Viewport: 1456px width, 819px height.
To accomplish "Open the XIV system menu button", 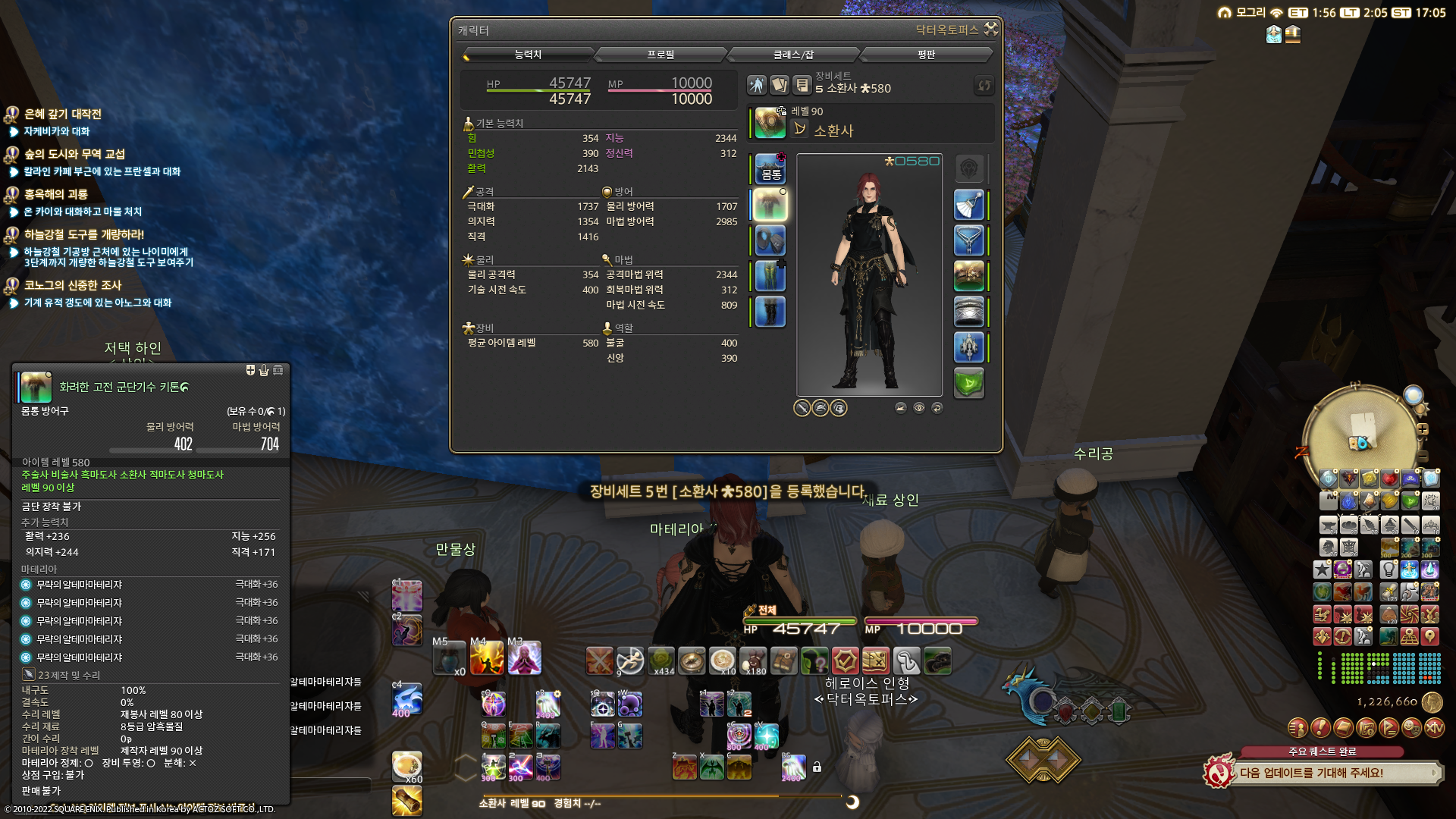I will point(1434,728).
